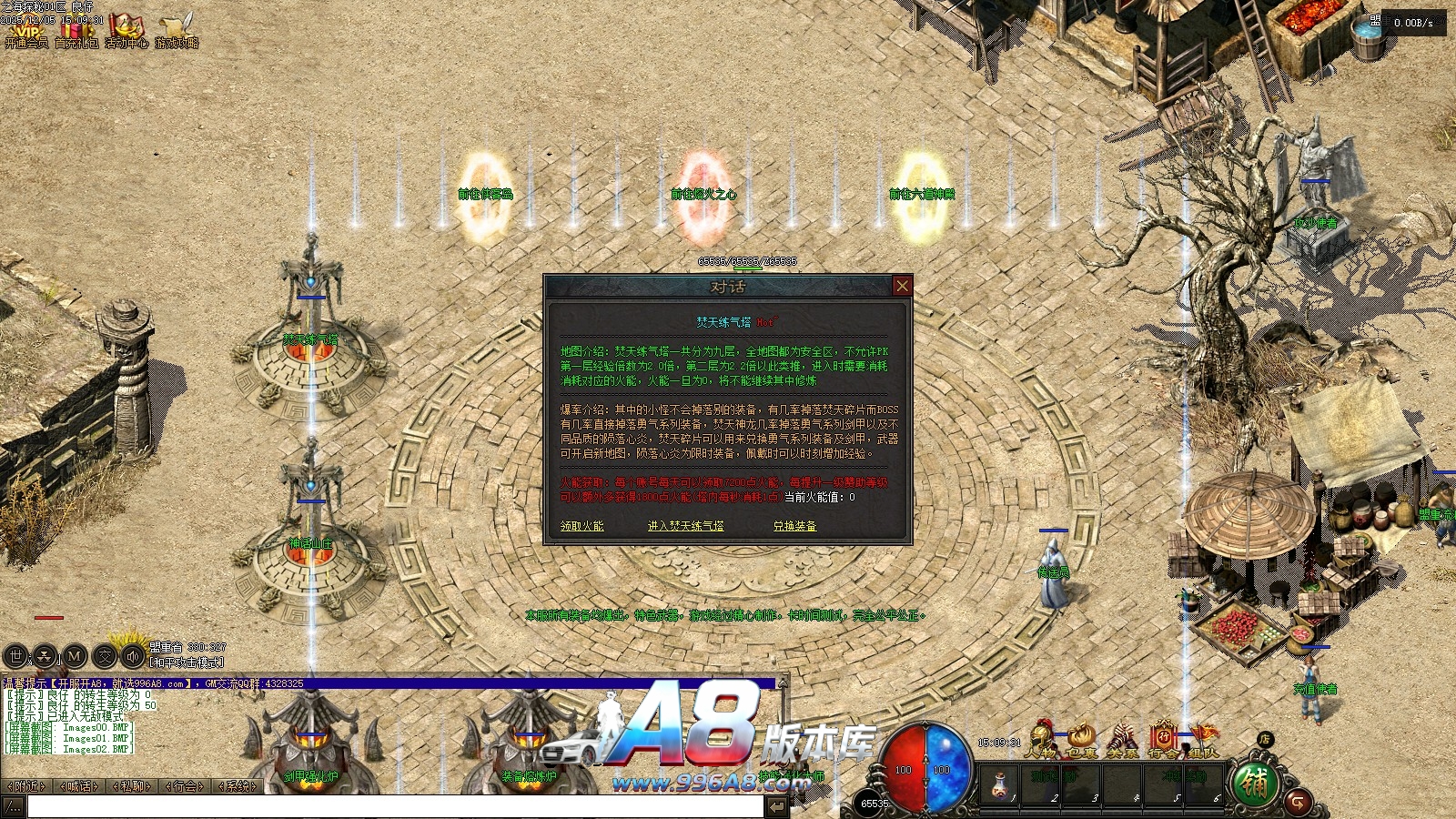The height and width of the screenshot is (819, 1456).
Task: Toggle the round speaker sound button
Action: pos(134,655)
